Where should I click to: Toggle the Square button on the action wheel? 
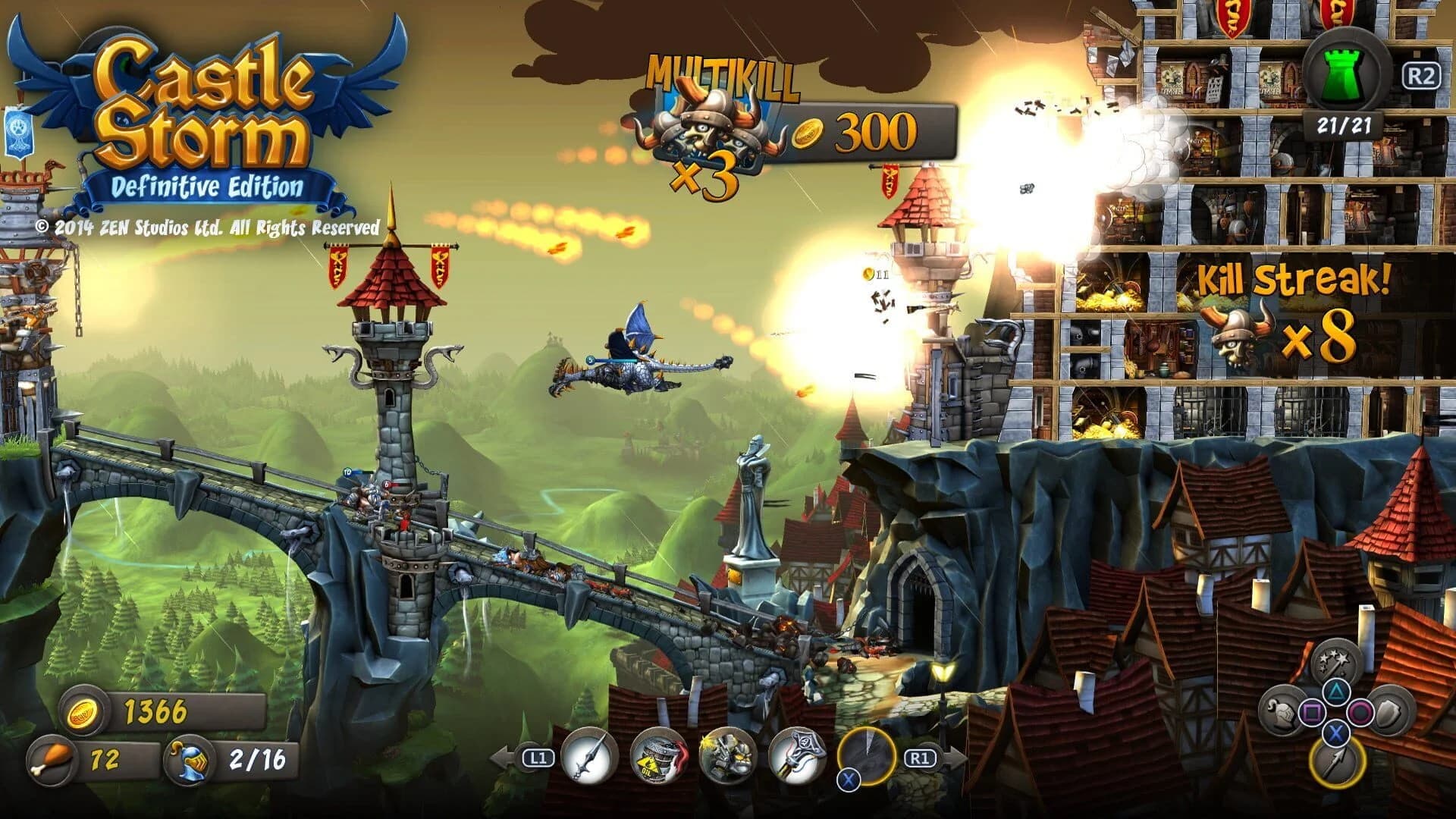(x=1312, y=712)
